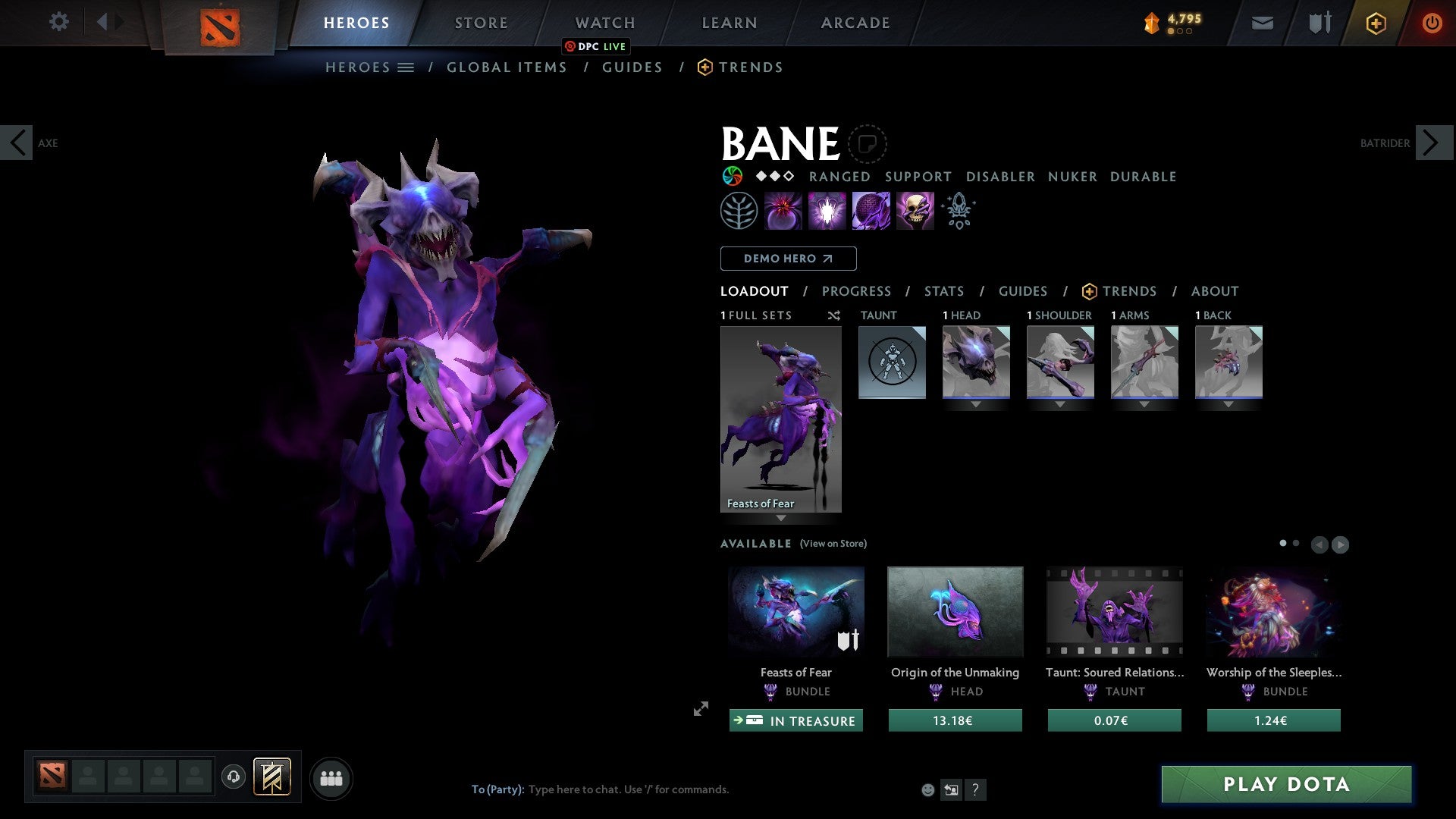
Task: Toggle the shuffle icon next to Full Sets
Action: click(x=834, y=315)
